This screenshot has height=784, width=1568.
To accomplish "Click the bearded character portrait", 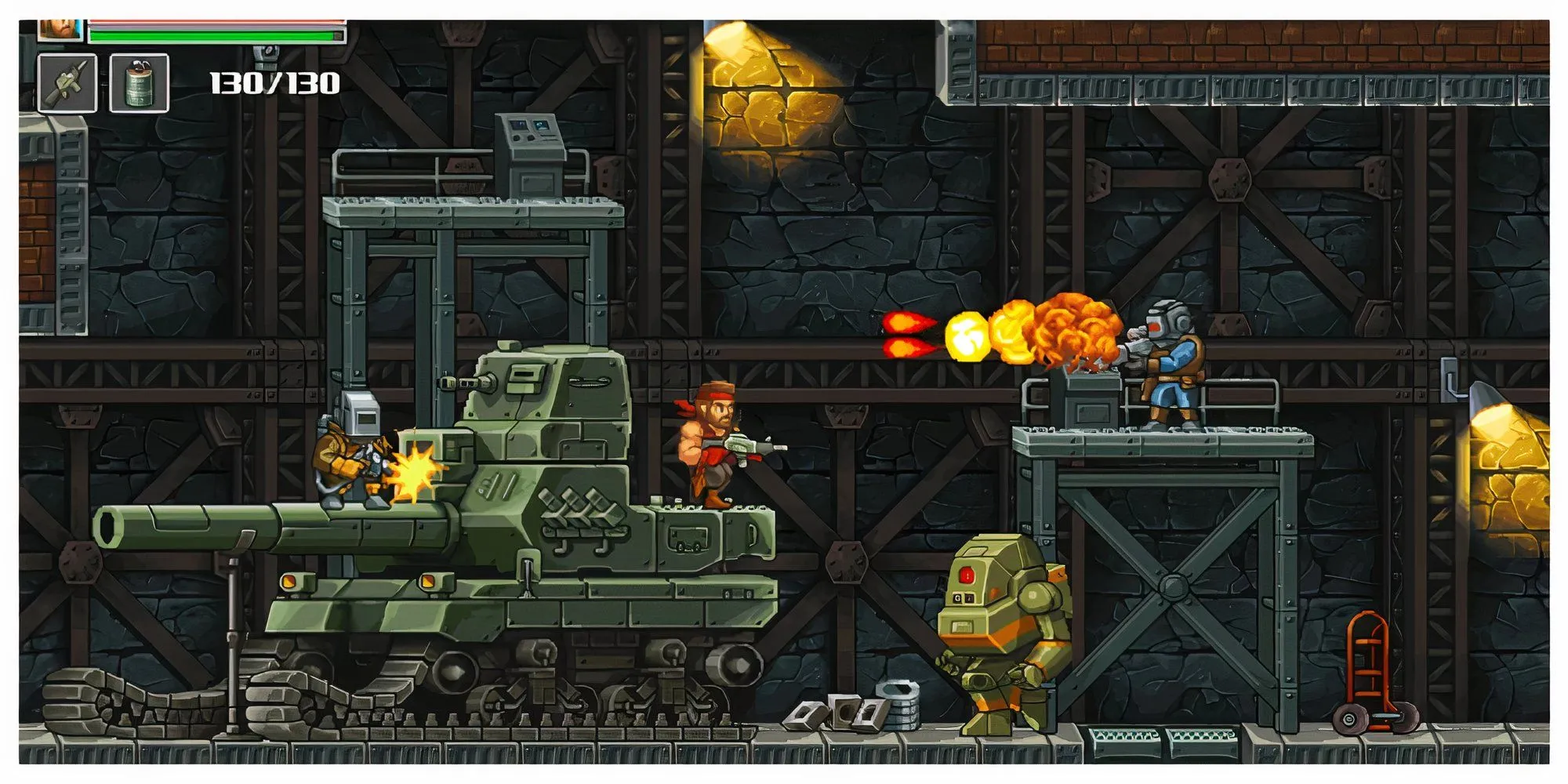I will pyautogui.click(x=60, y=30).
